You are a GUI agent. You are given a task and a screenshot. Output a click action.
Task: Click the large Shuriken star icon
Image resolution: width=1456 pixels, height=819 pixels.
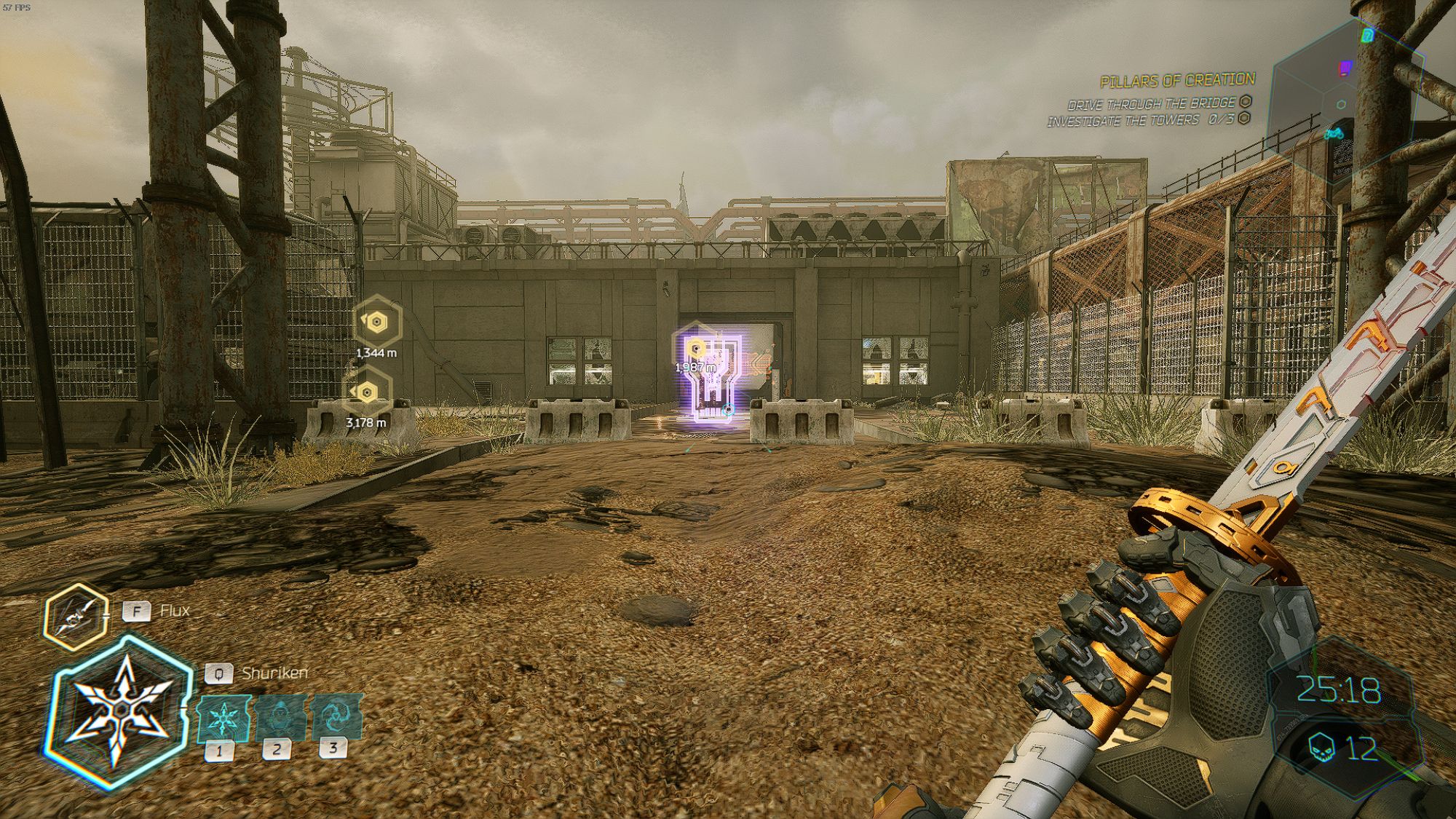120,710
